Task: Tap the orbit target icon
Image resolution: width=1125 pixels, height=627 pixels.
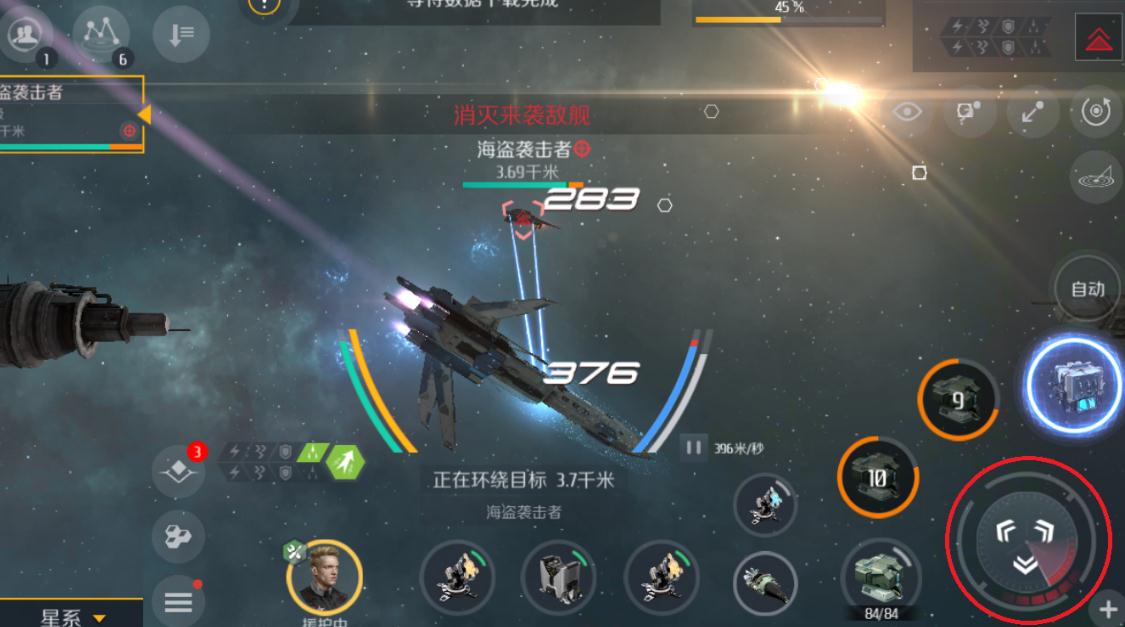Action: coord(1095,110)
